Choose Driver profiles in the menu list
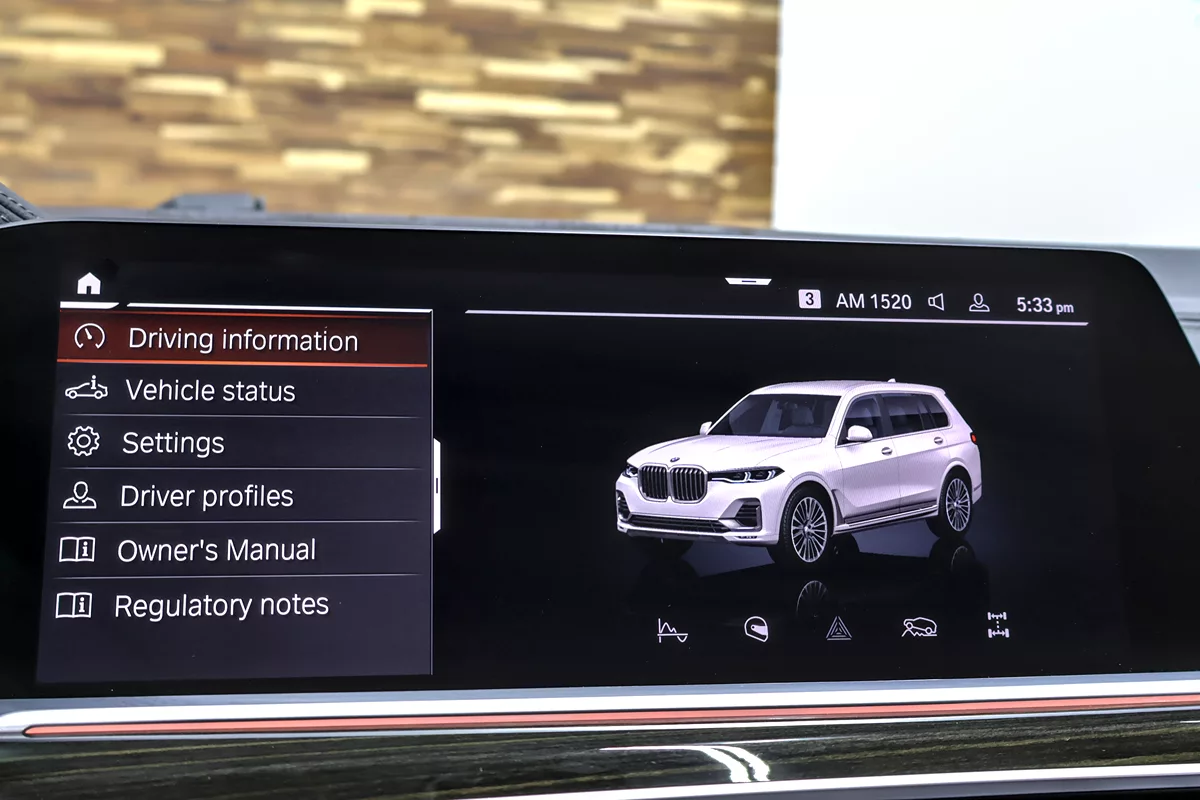Viewport: 1200px width, 800px height. pos(206,496)
